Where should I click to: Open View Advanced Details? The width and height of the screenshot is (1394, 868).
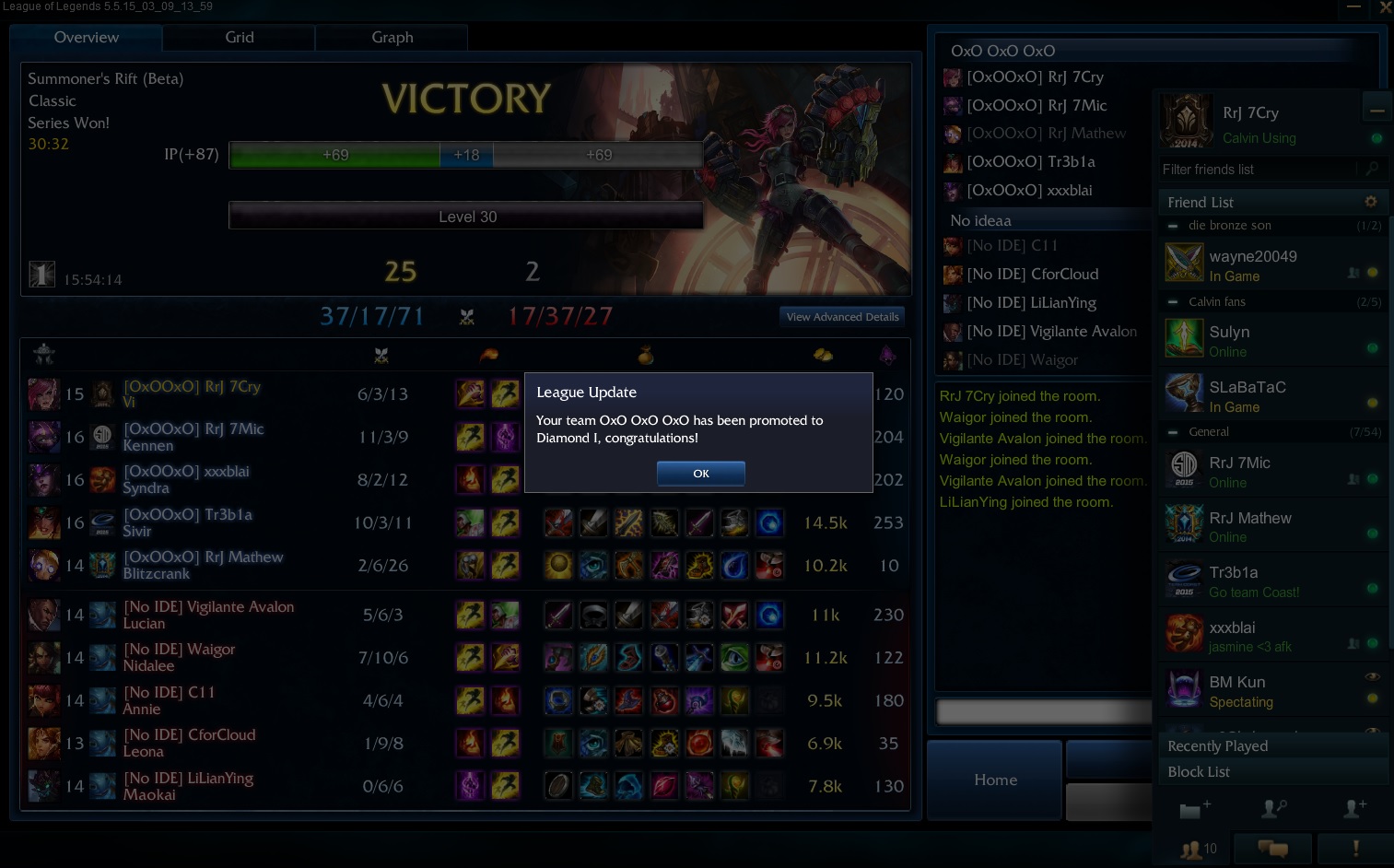[842, 317]
